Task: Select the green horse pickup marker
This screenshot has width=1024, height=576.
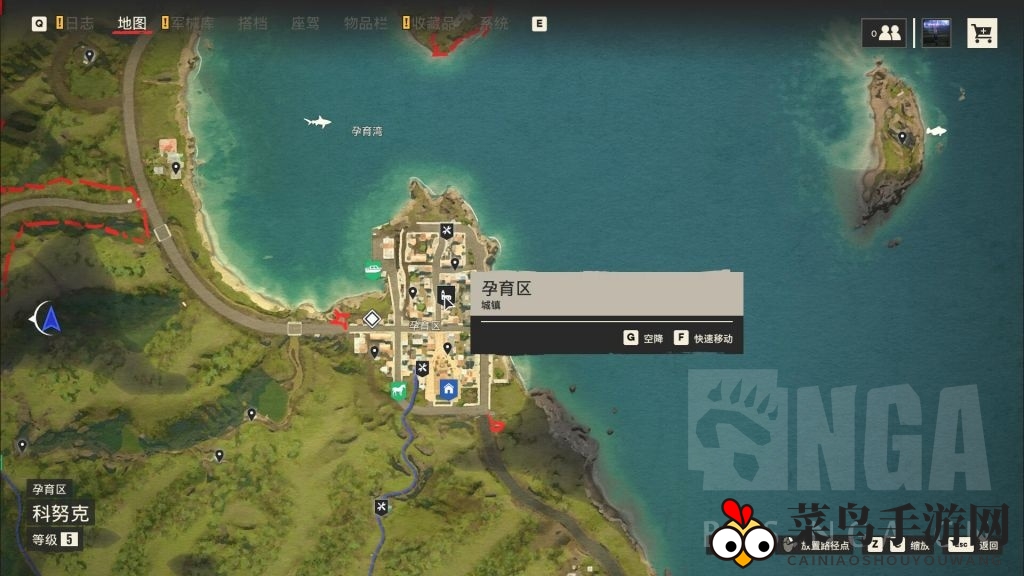Action: [x=399, y=389]
